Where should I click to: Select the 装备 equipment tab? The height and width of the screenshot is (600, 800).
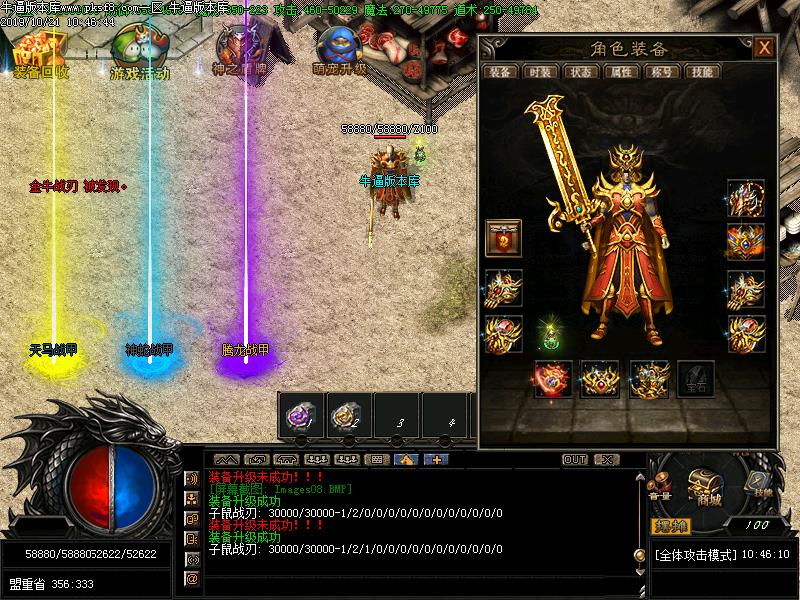(500, 72)
